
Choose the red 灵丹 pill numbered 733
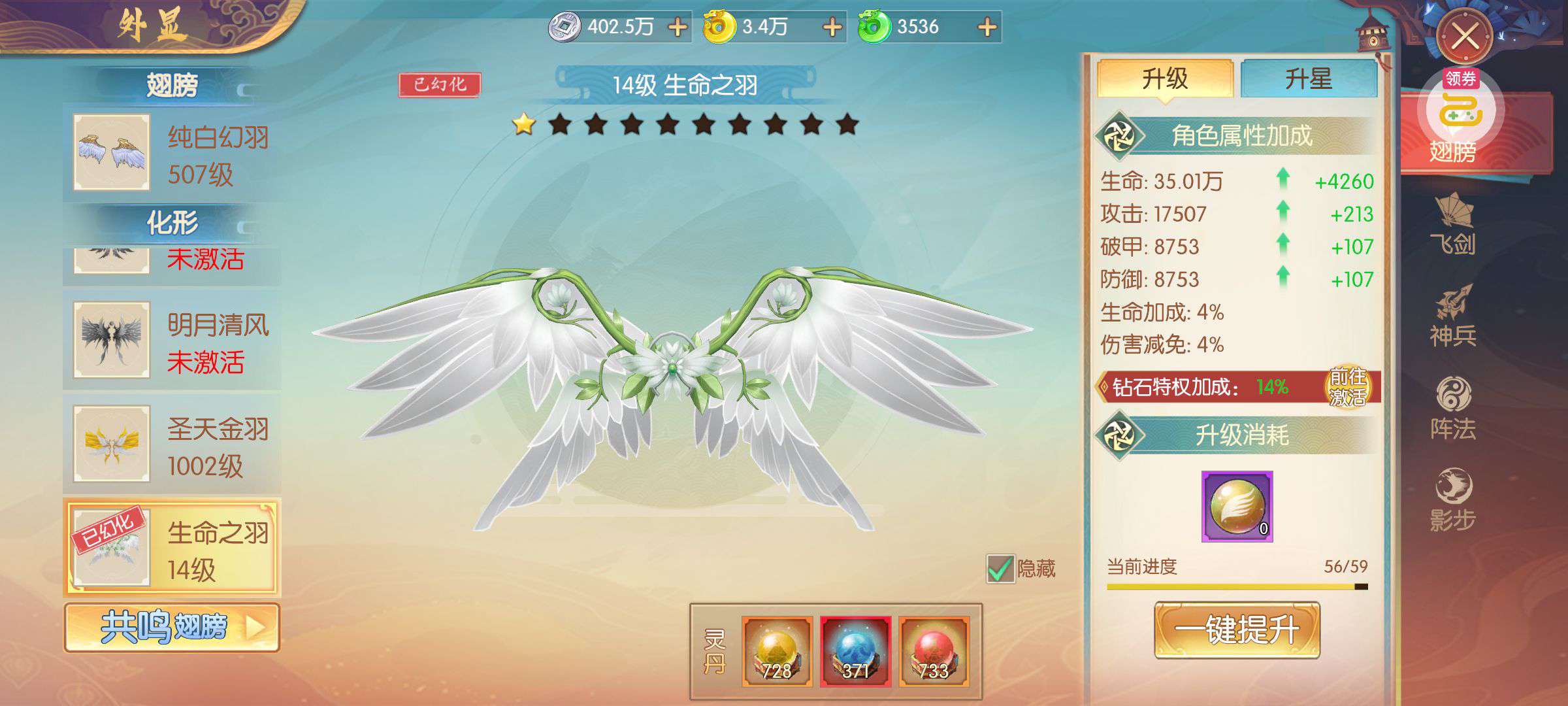(934, 651)
